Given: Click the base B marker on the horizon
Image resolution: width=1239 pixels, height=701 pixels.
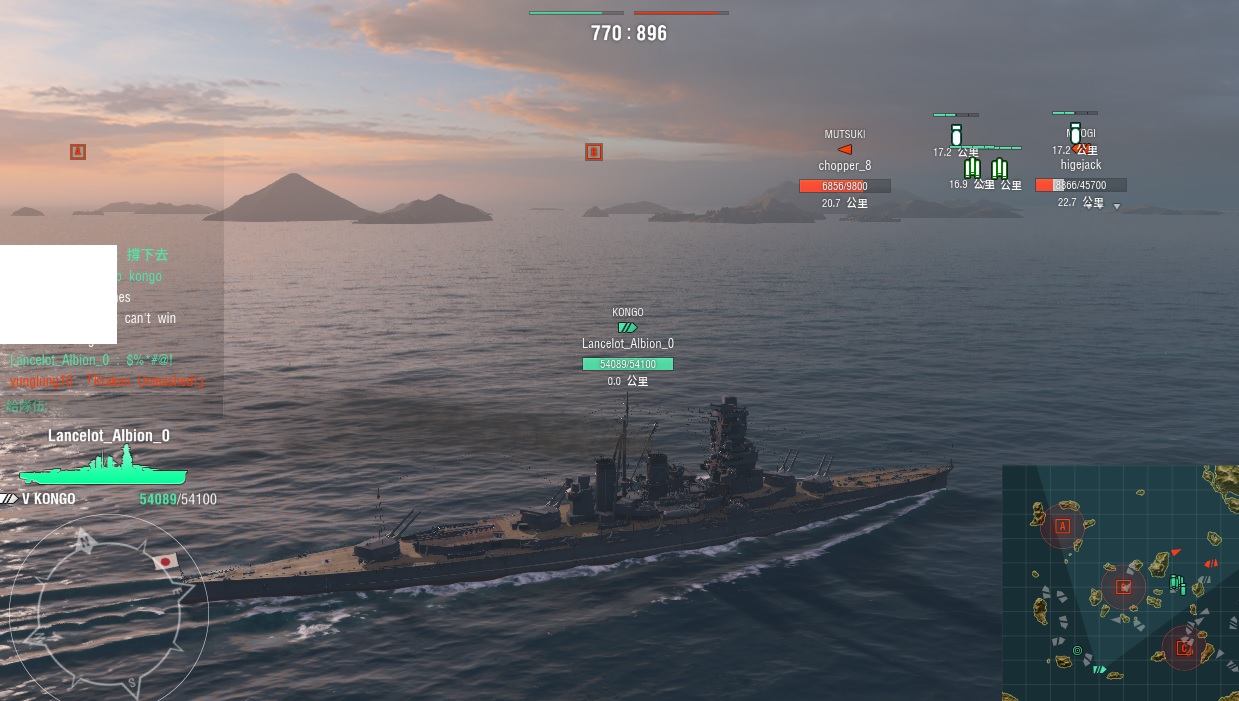Looking at the screenshot, I should click(x=593, y=152).
